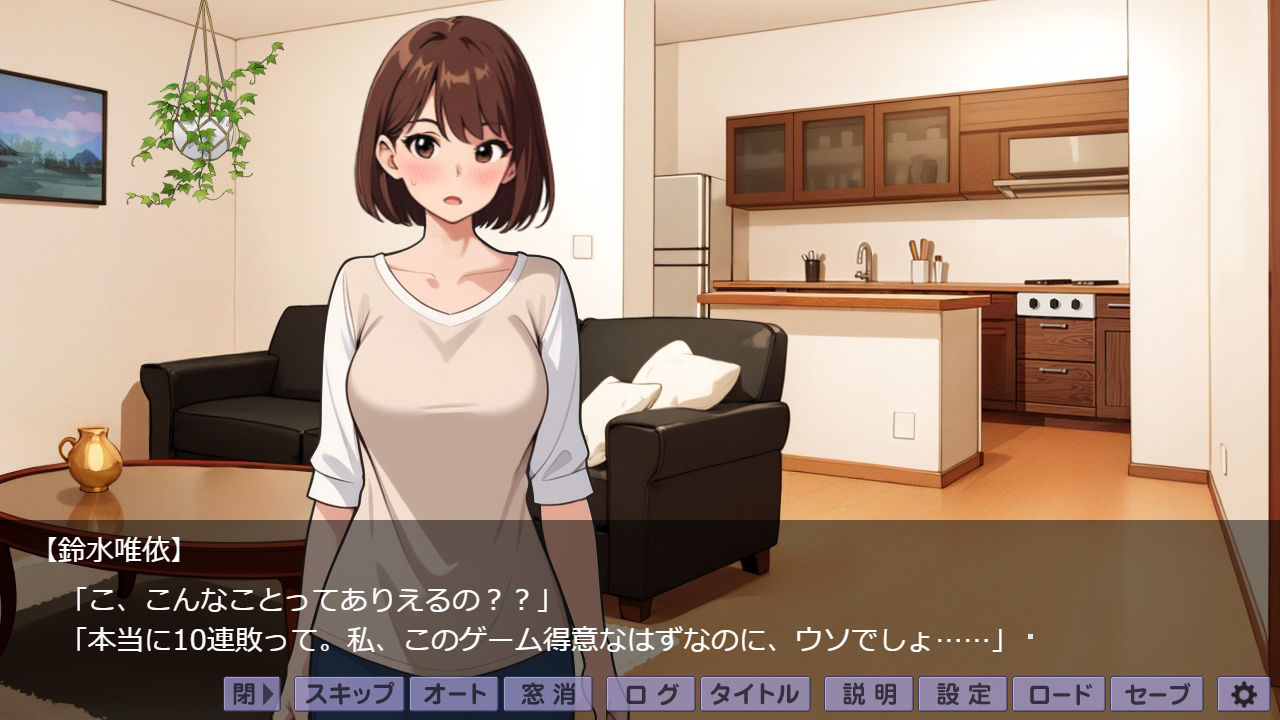Open the ログ (Log) backlog
The image size is (1280, 720).
650,693
